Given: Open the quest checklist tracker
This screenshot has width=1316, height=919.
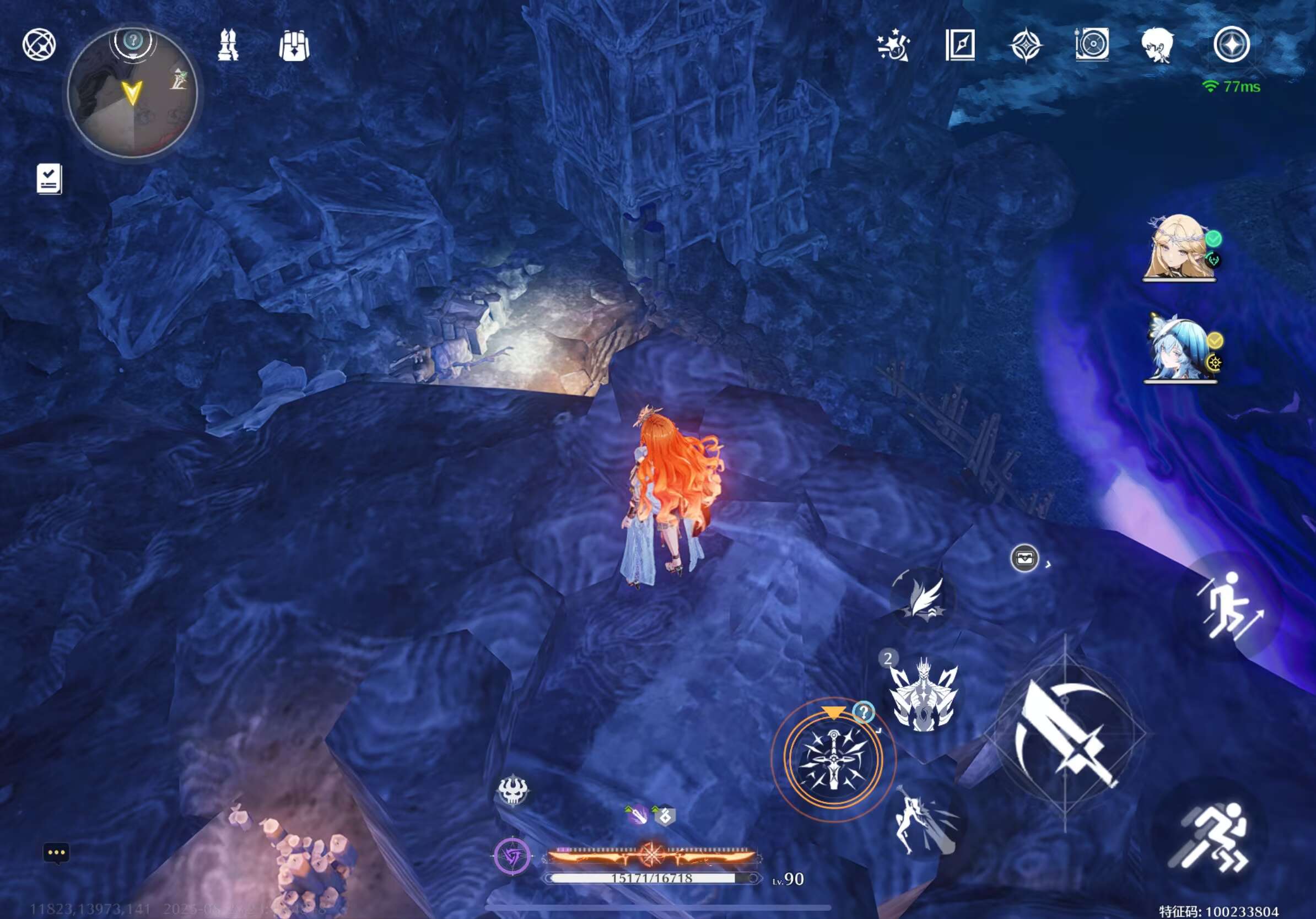Looking at the screenshot, I should click(49, 179).
